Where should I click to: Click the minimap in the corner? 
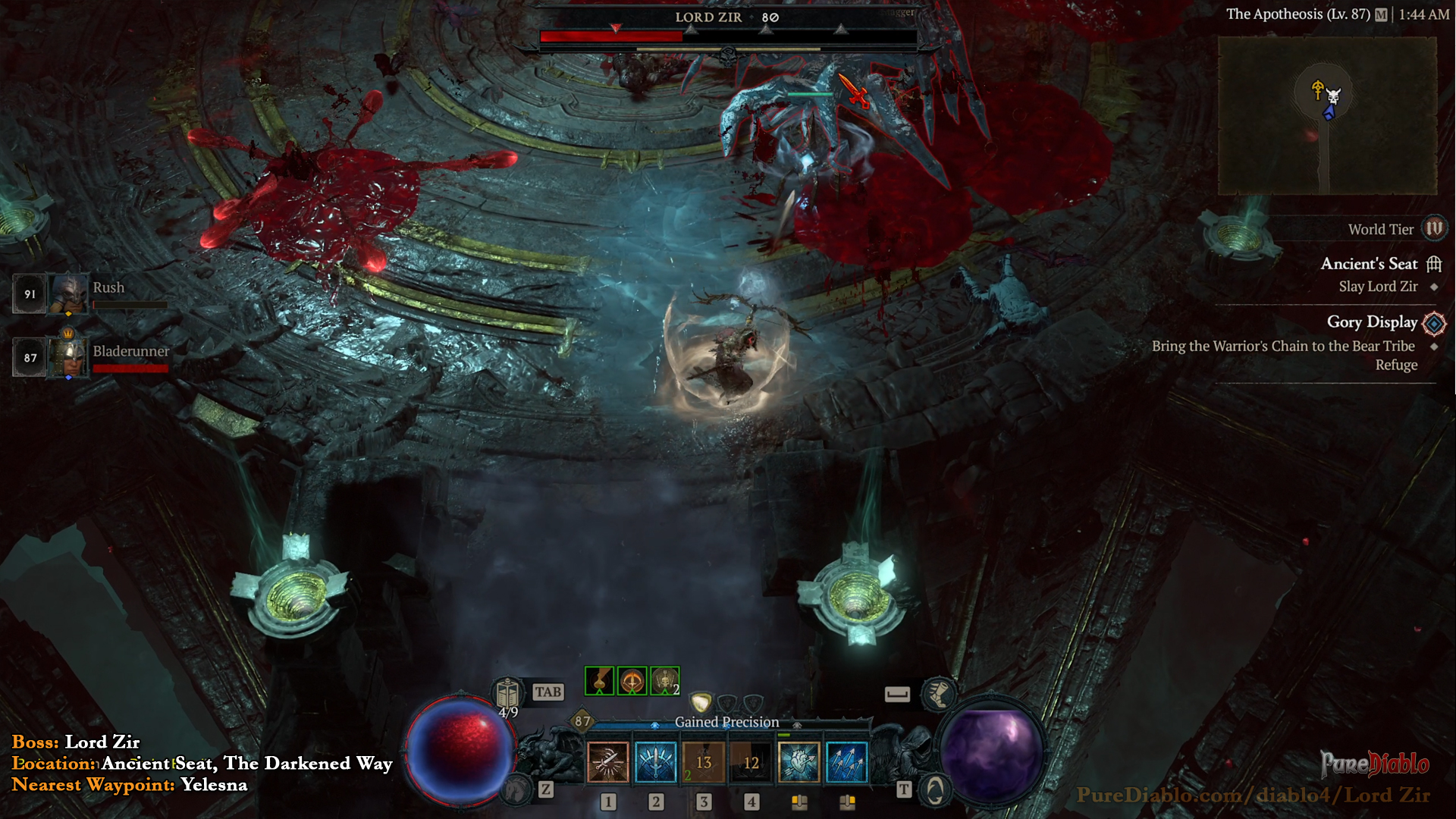(1327, 115)
